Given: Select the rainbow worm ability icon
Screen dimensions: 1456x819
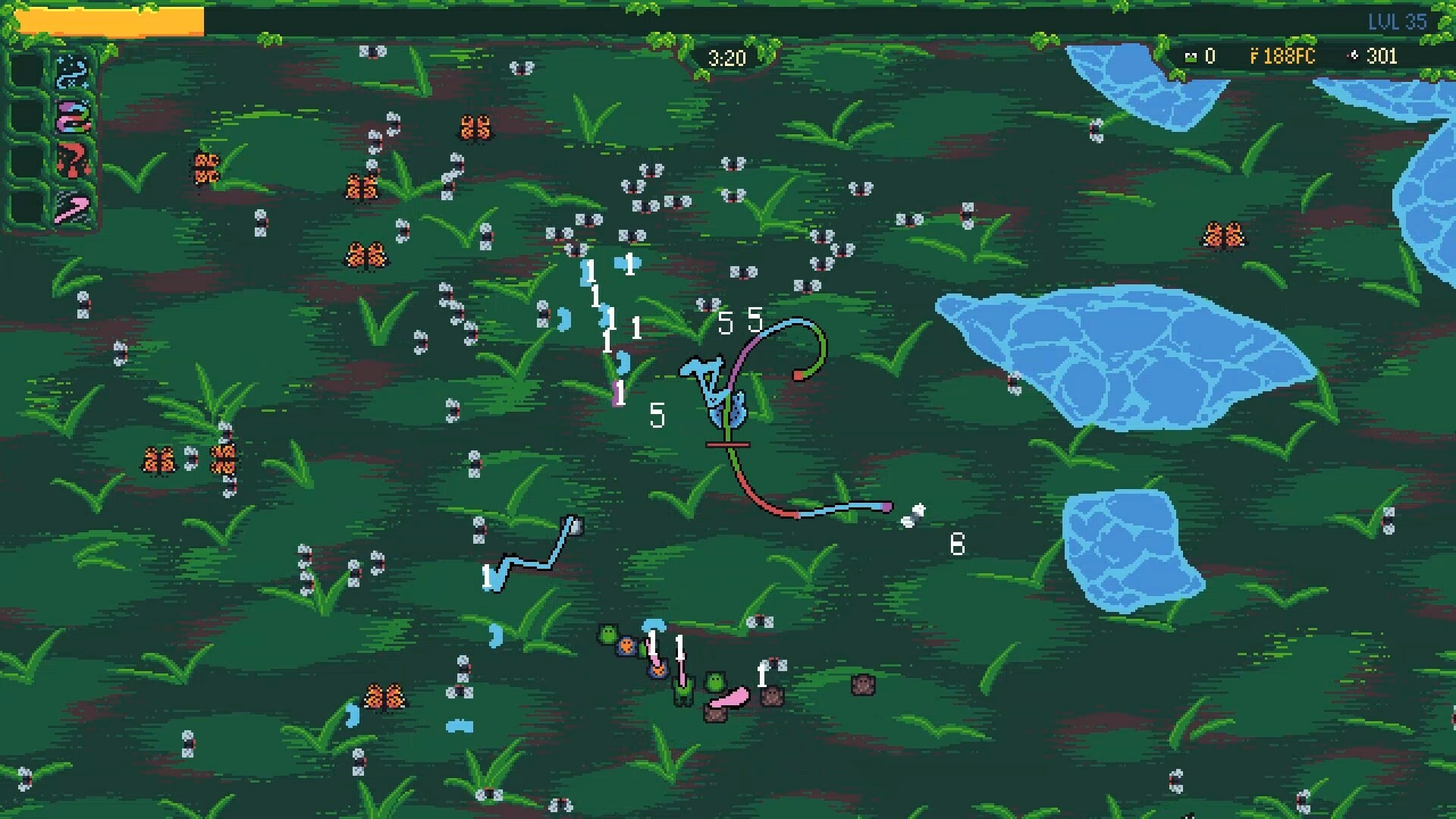Looking at the screenshot, I should pyautogui.click(x=72, y=116).
